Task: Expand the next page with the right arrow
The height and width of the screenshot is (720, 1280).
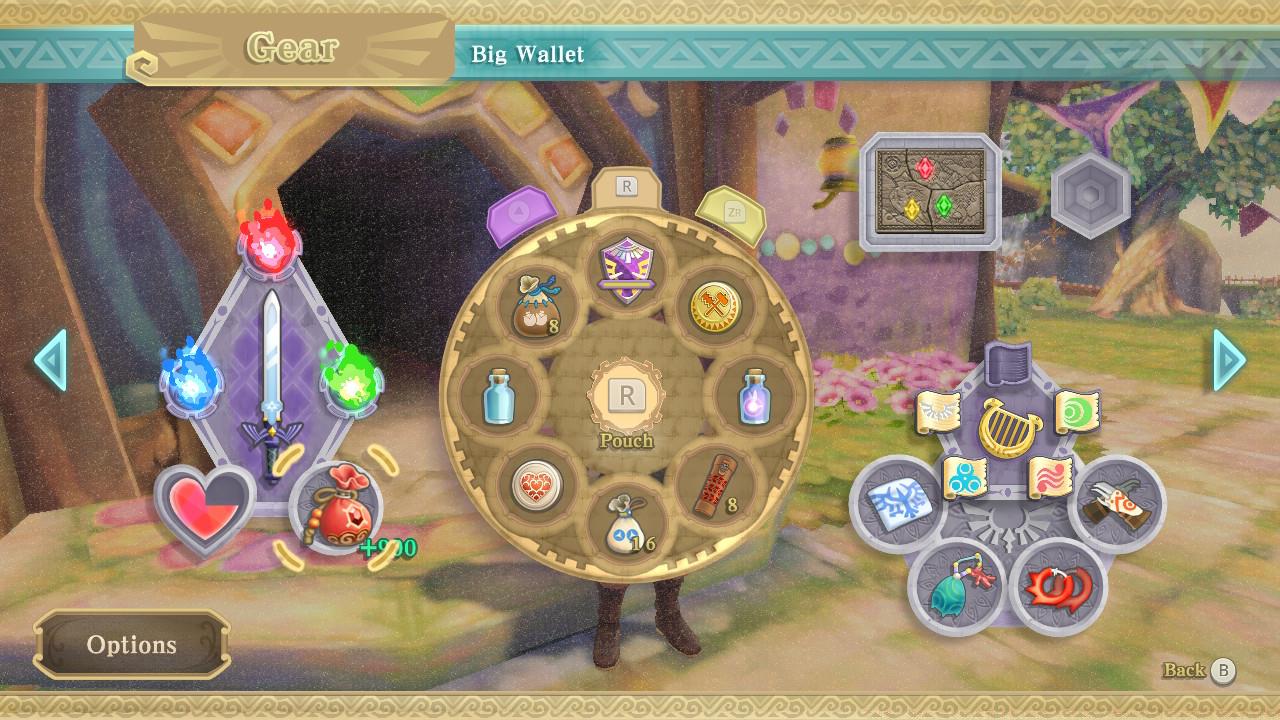Action: [1228, 362]
